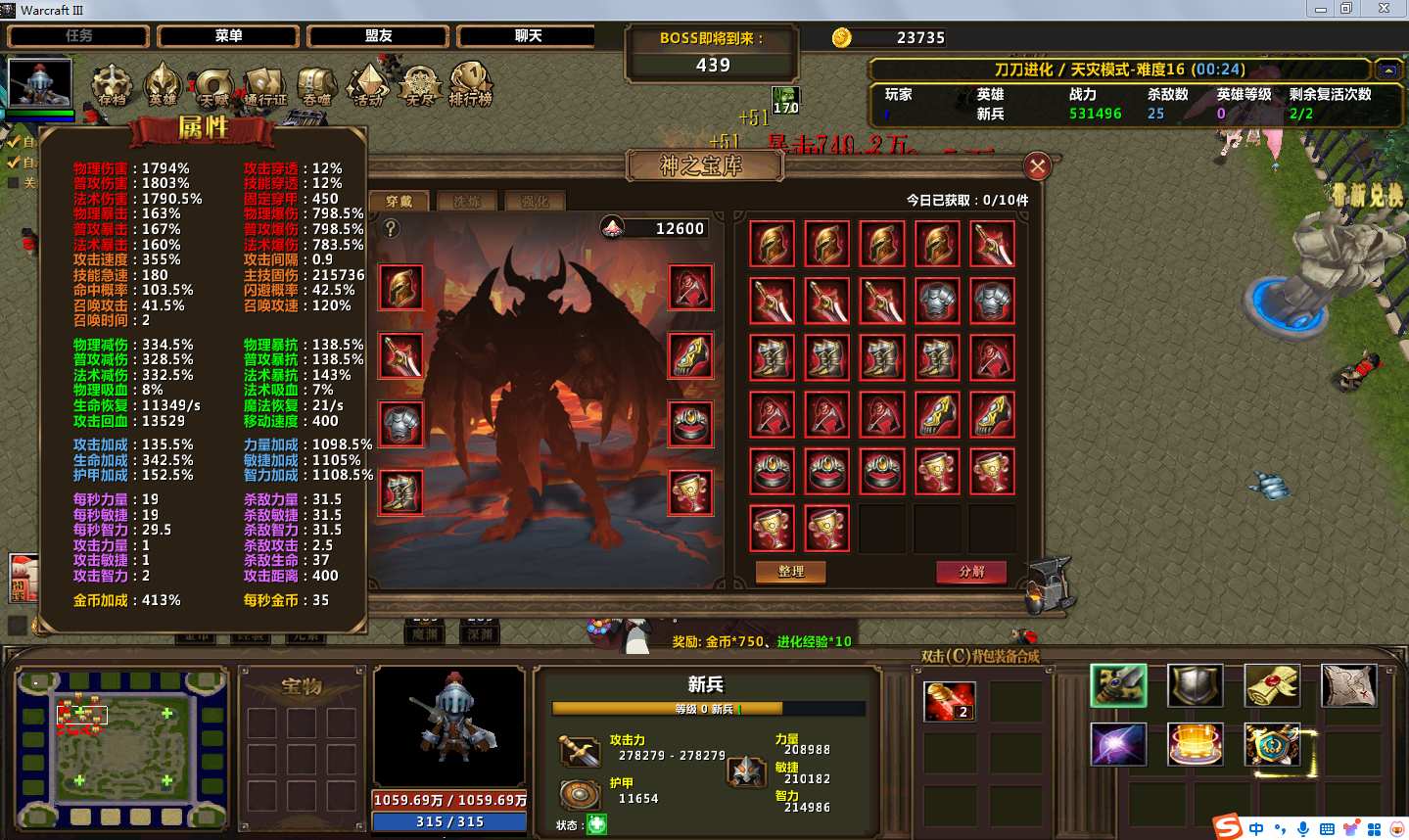Select the red scroll item in backpack

coord(949,701)
